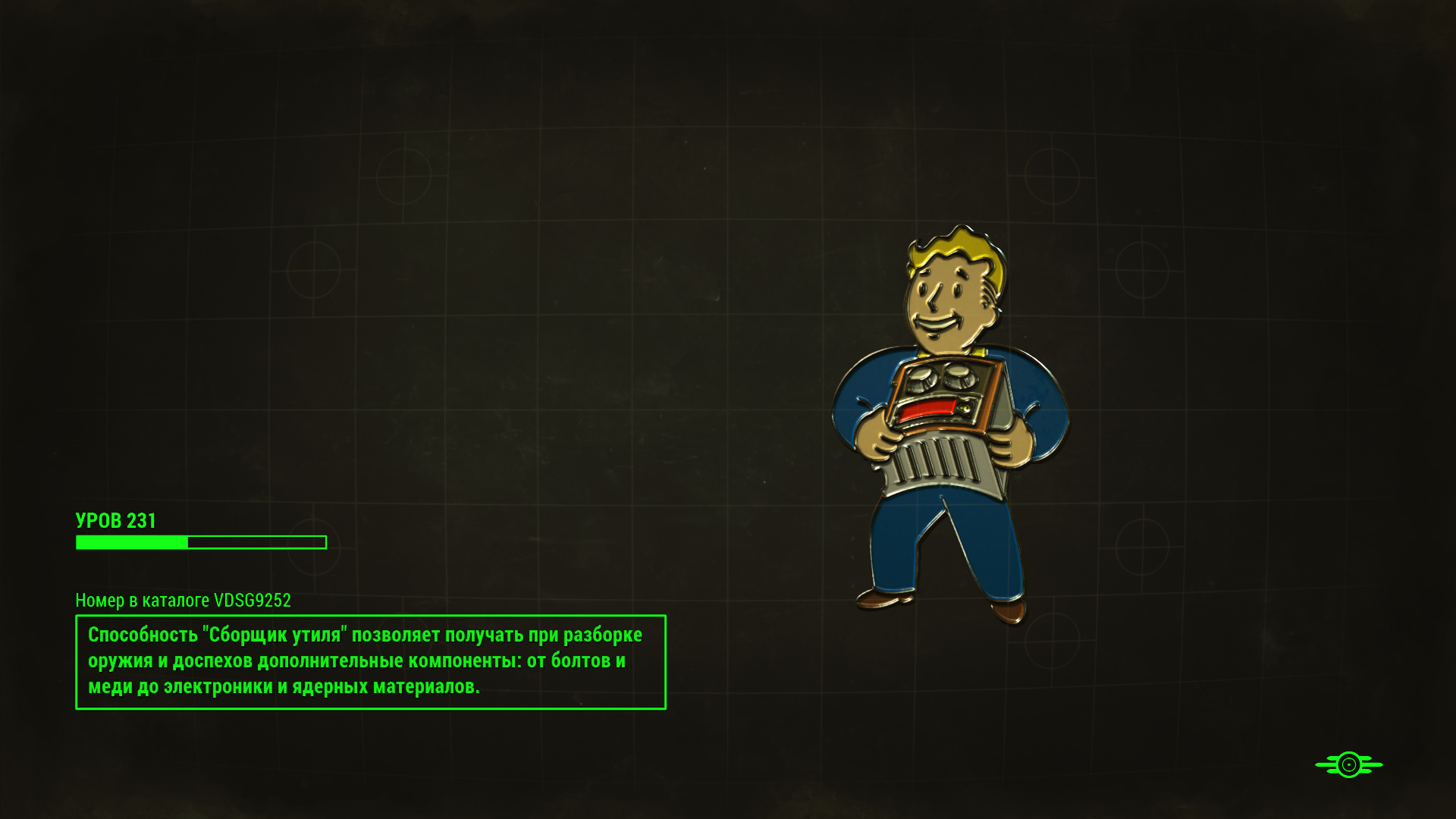Click the УРОВ 231 level label
Viewport: 1456px width, 819px height.
115,521
